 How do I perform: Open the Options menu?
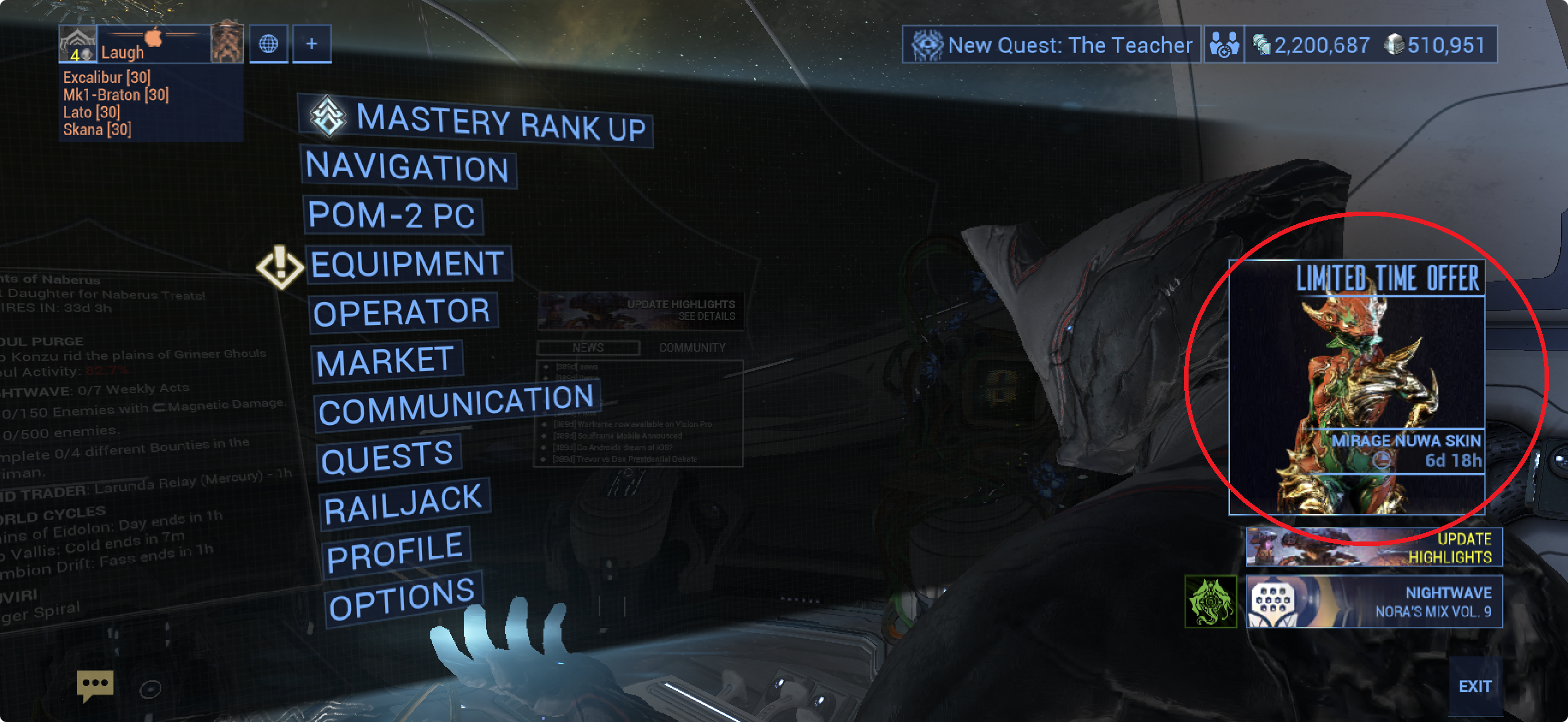click(402, 598)
